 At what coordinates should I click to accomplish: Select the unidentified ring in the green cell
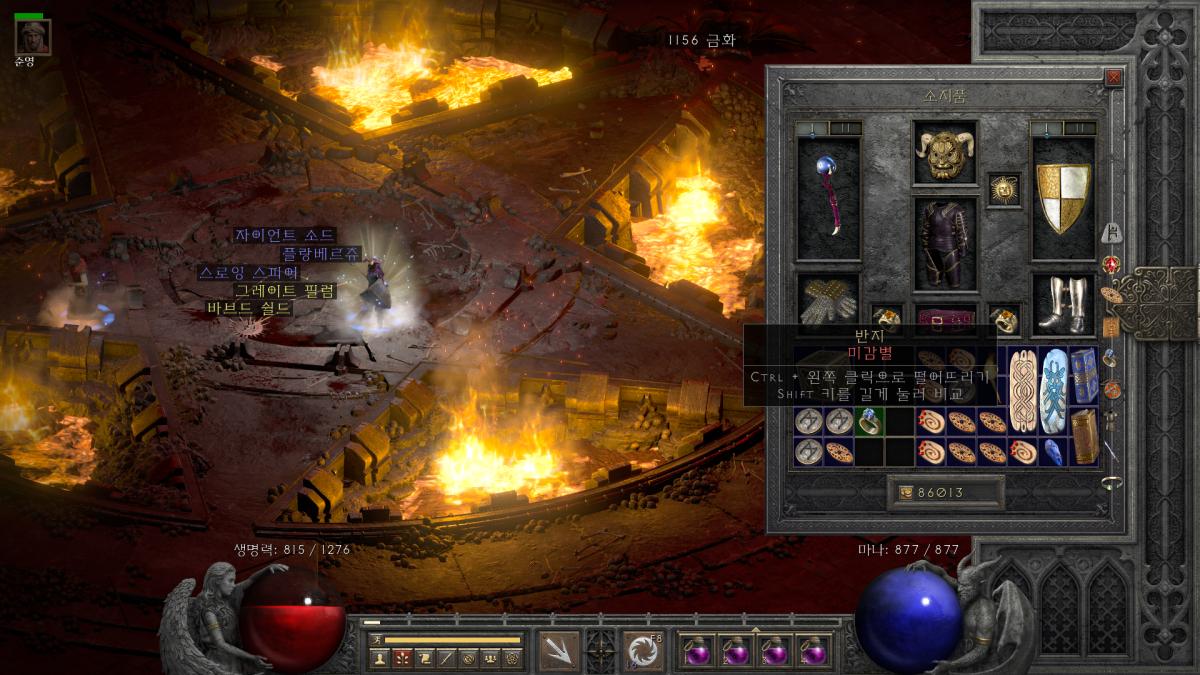click(x=869, y=422)
